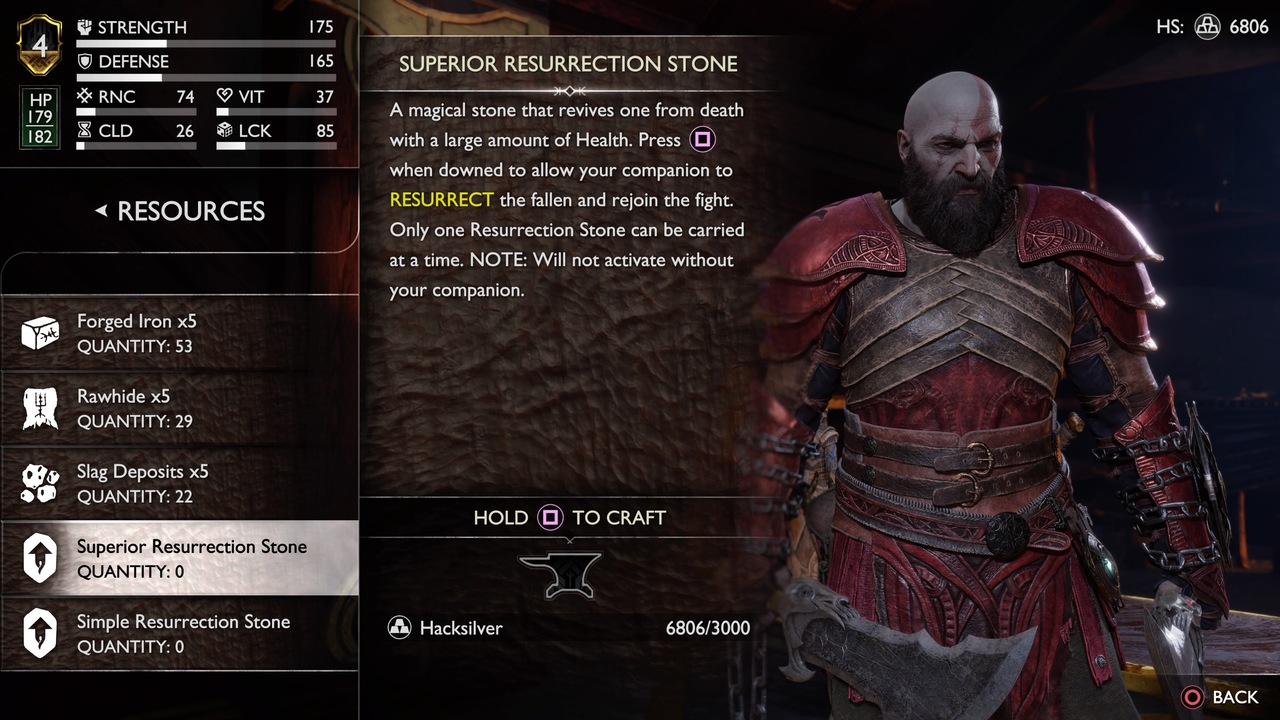The width and height of the screenshot is (1280, 720).
Task: Click the Defense shield icon
Action: point(85,61)
